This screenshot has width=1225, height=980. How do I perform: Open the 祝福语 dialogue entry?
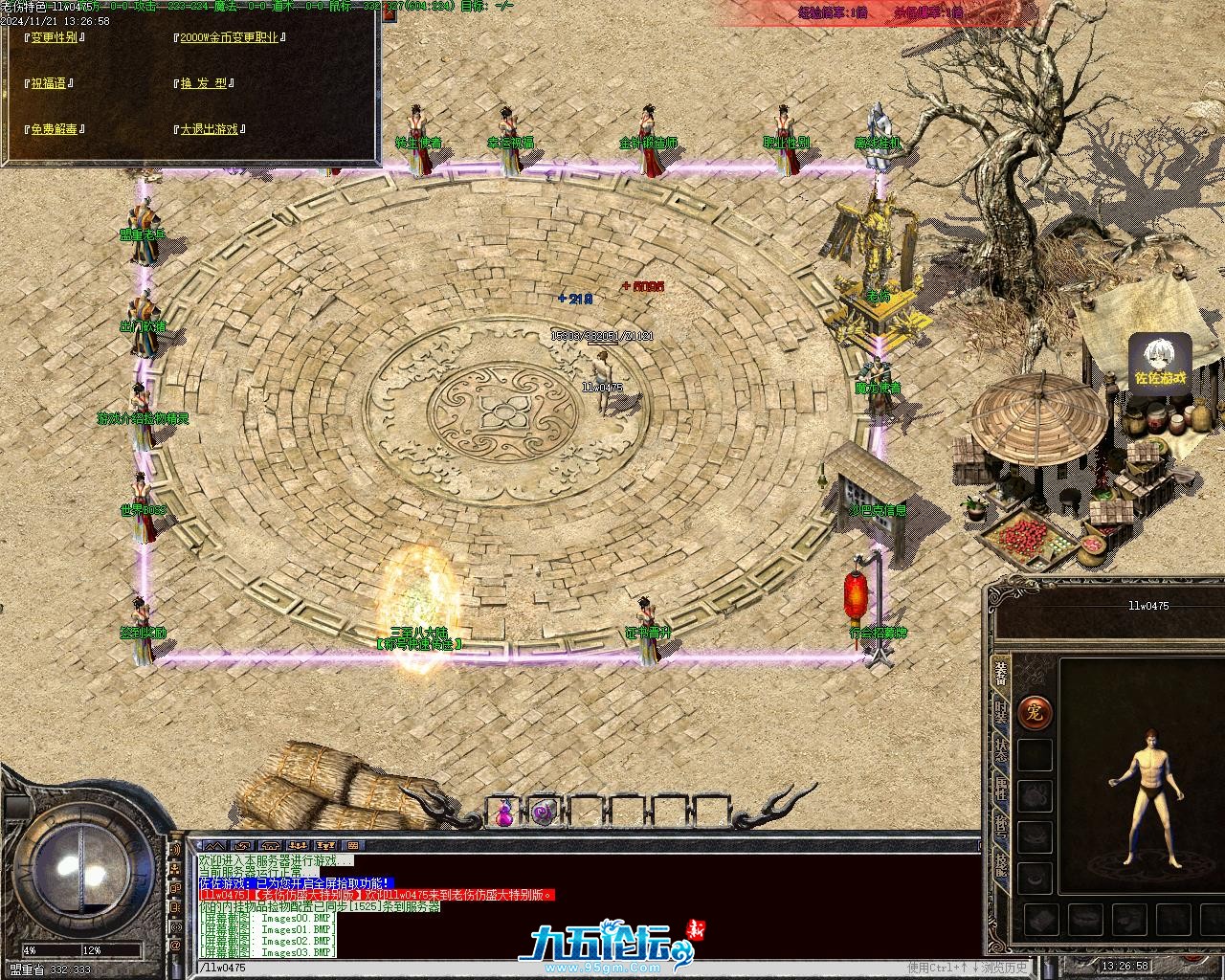49,83
